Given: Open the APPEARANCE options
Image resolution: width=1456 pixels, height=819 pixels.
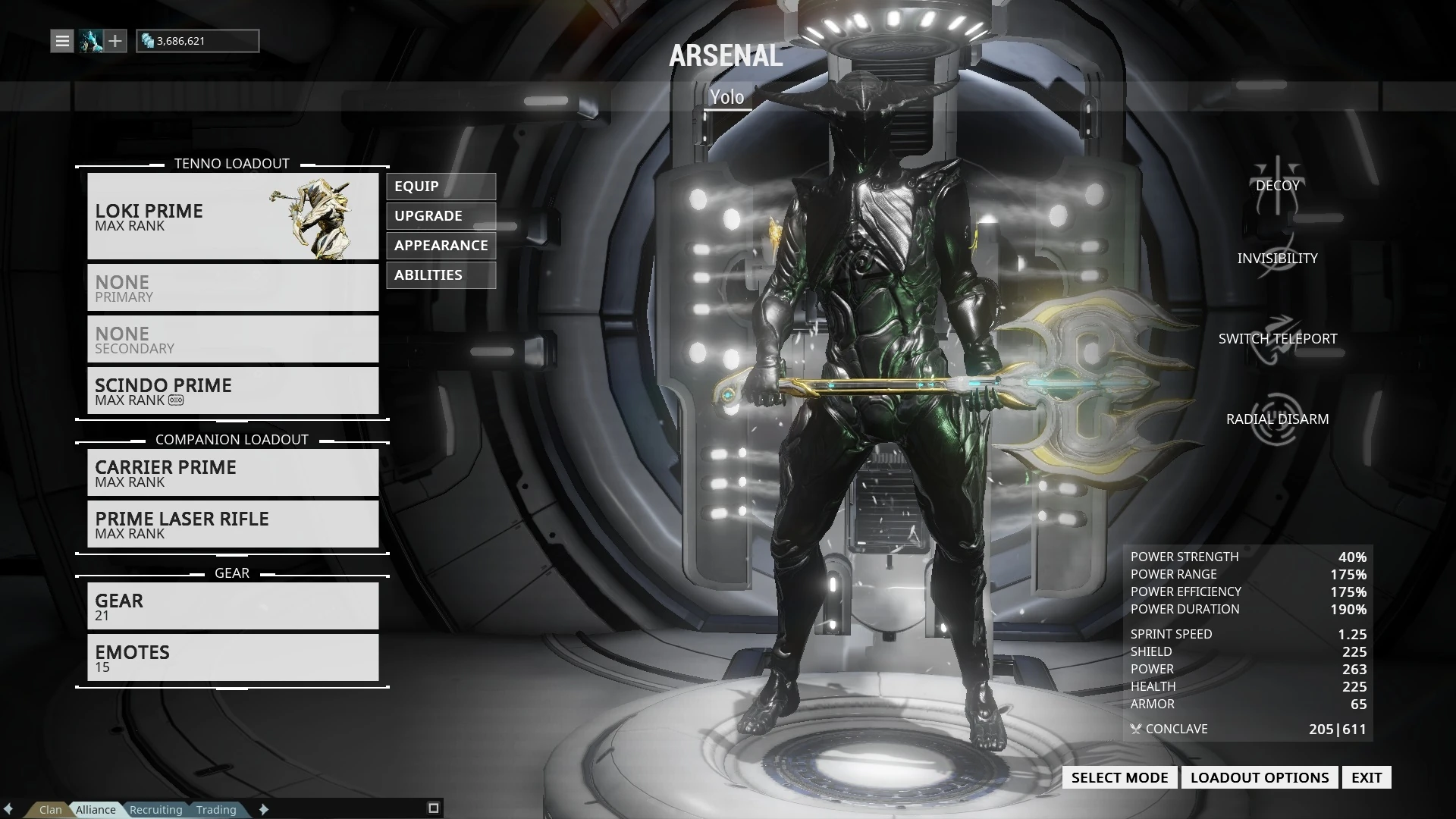Looking at the screenshot, I should coord(441,245).
